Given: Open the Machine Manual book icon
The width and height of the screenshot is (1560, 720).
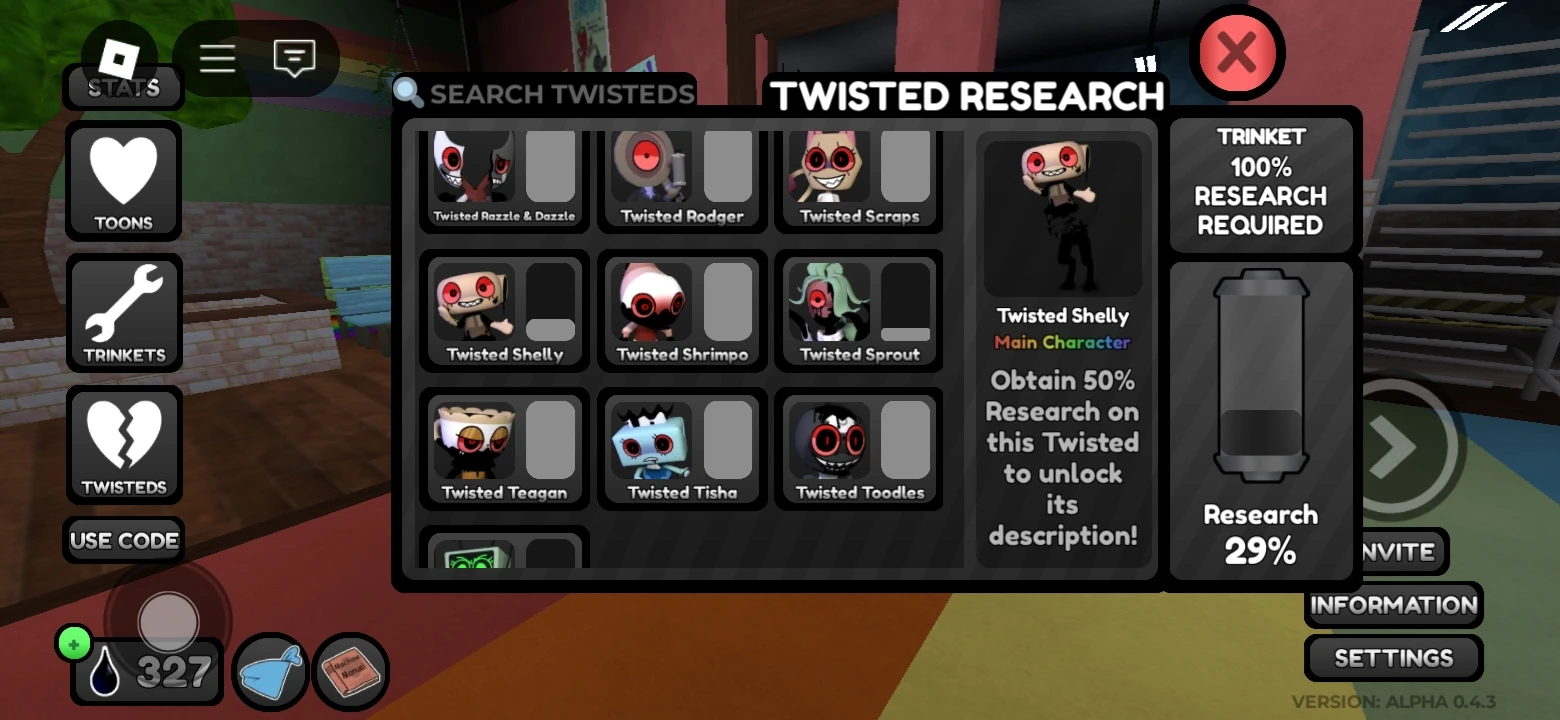Looking at the screenshot, I should [x=351, y=672].
